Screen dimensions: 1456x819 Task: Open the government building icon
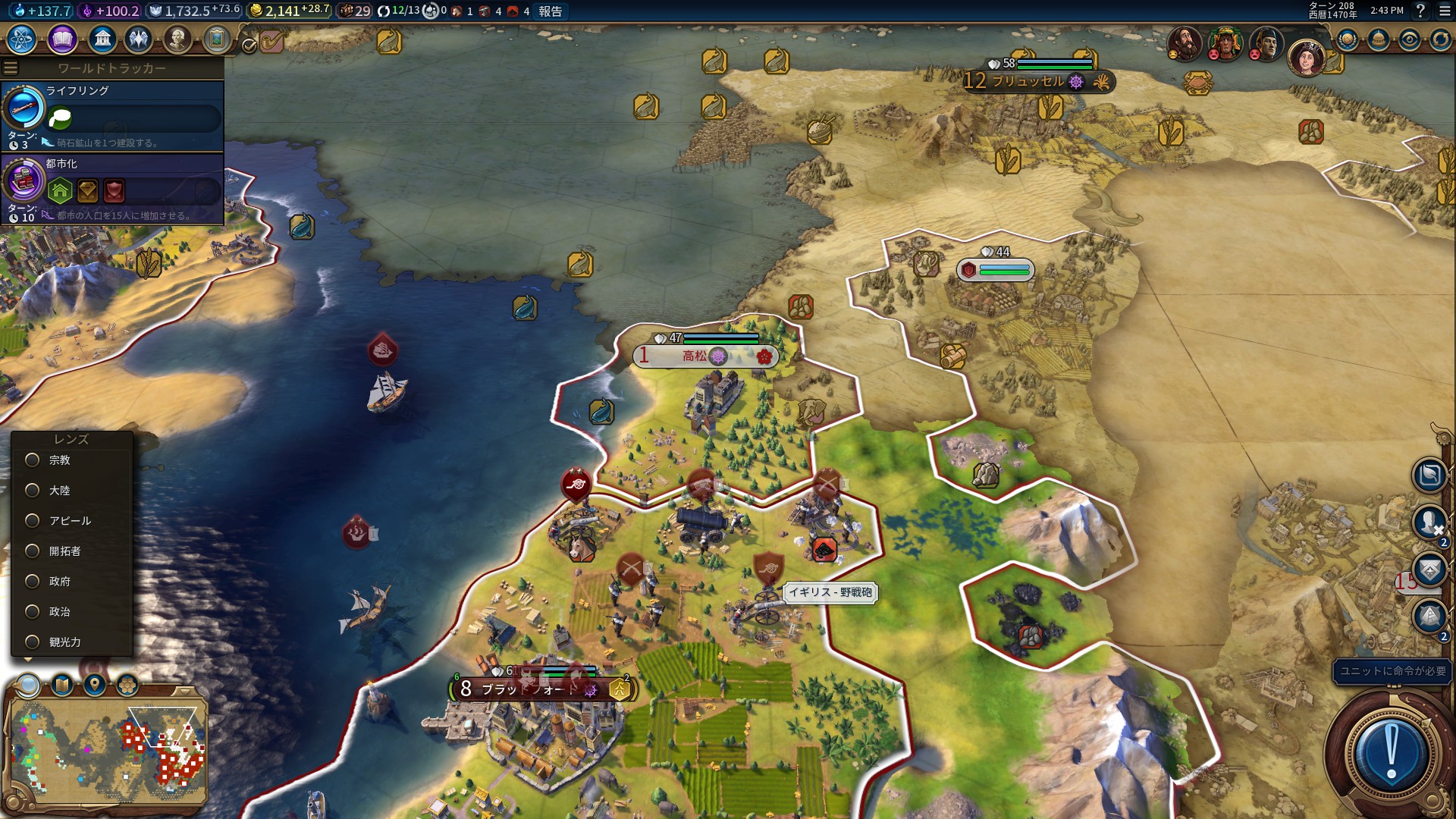click(x=102, y=39)
